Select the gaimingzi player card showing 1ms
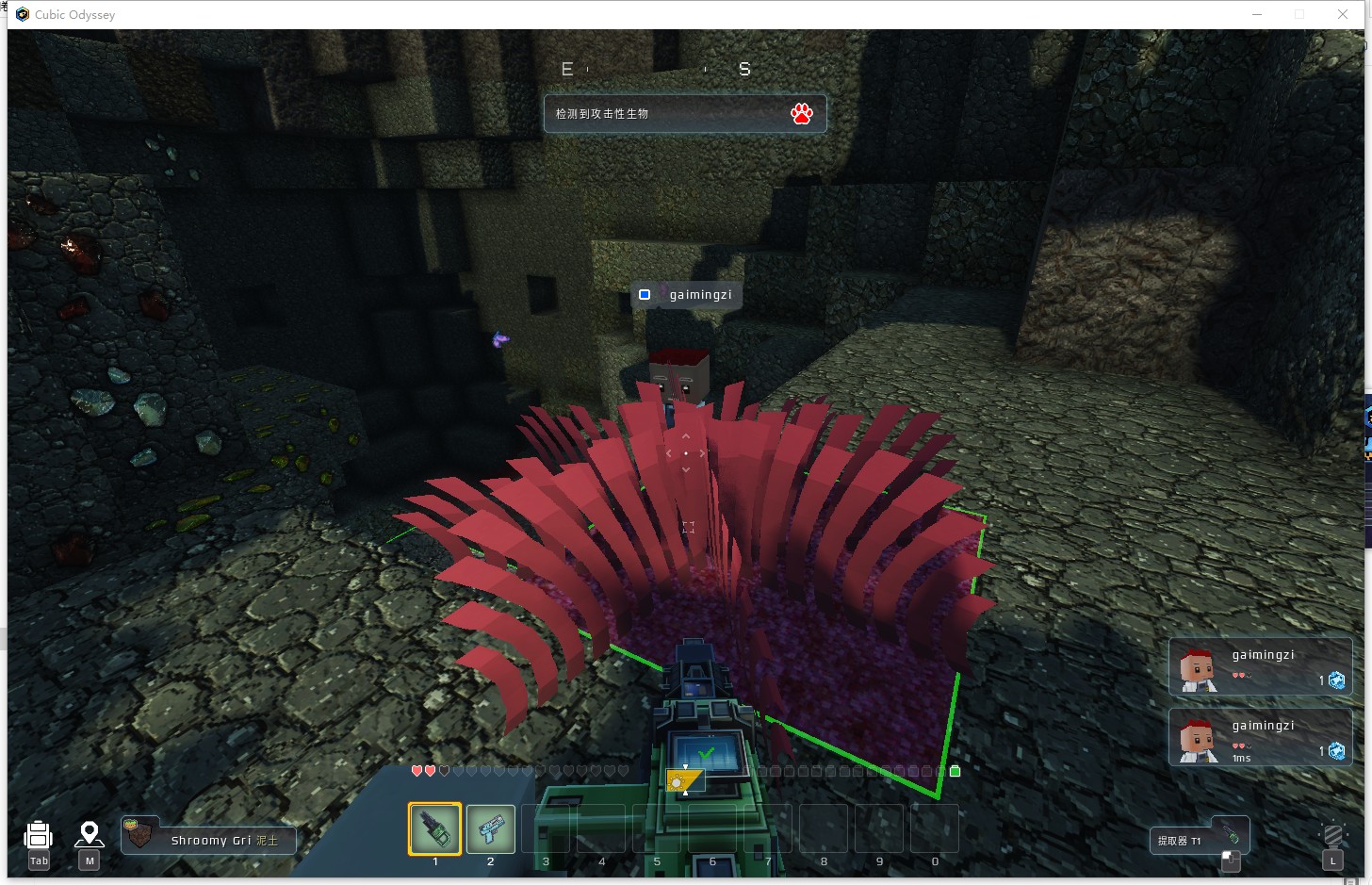This screenshot has width=1372, height=885. [1260, 737]
